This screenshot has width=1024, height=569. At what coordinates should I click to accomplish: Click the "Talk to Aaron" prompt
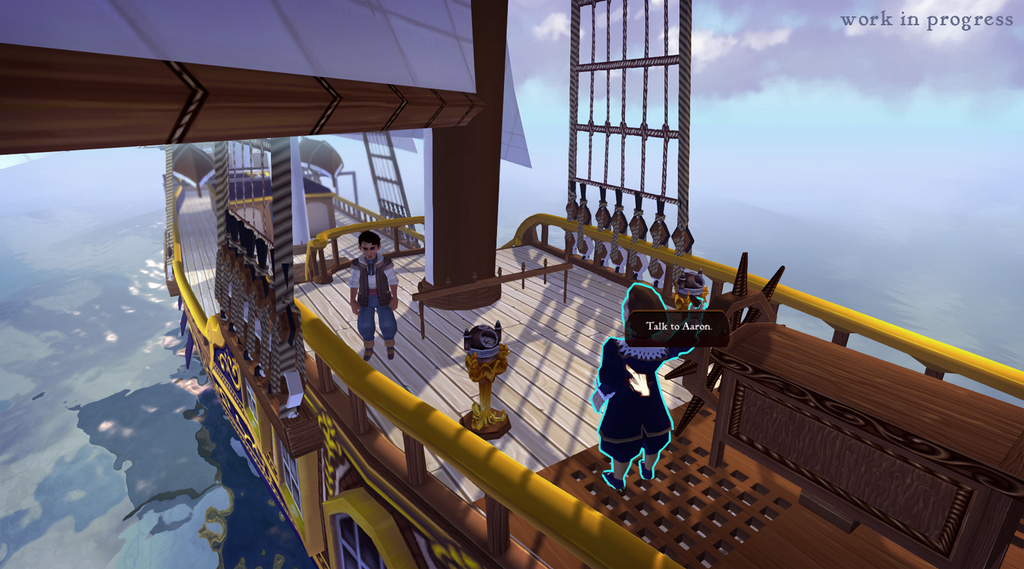[677, 327]
